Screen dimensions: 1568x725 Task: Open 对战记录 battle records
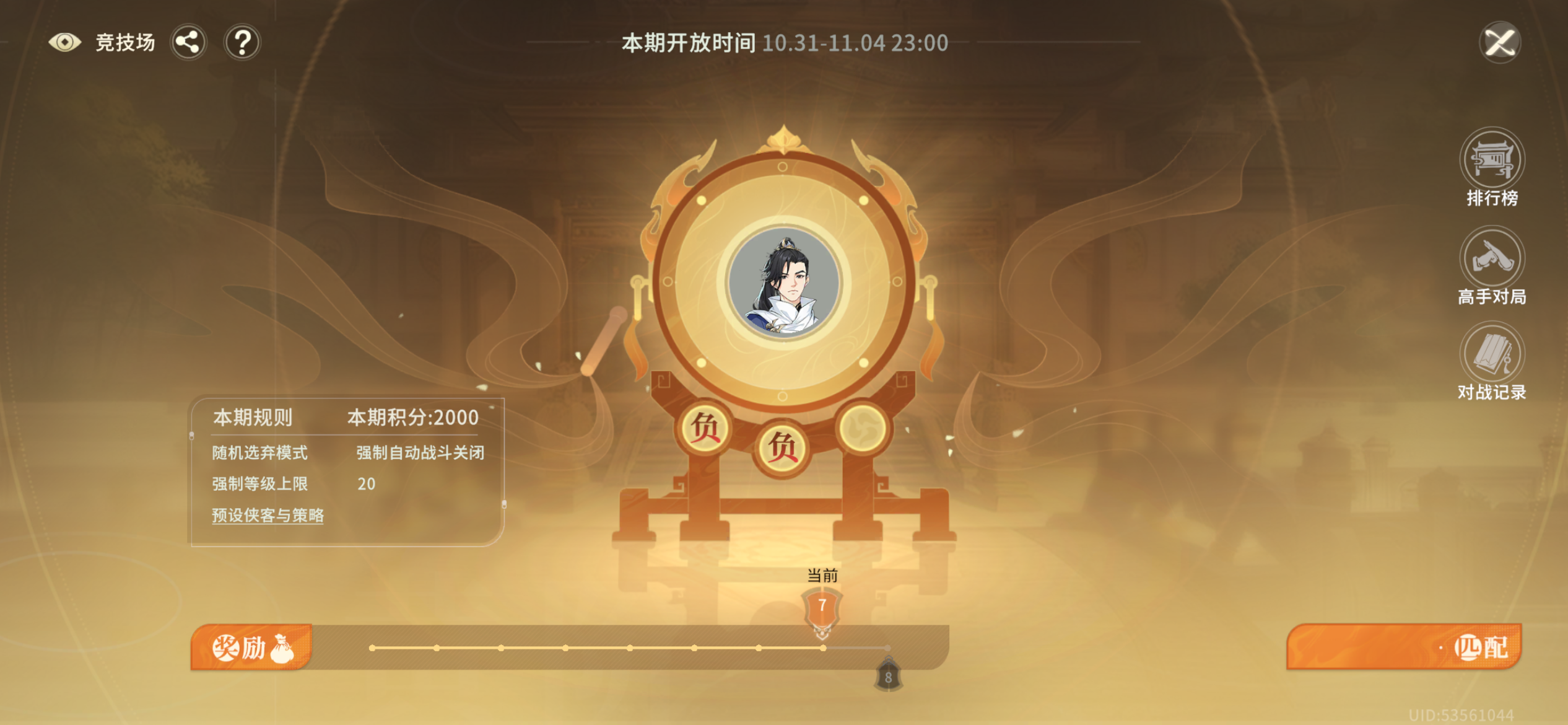[x=1492, y=358]
